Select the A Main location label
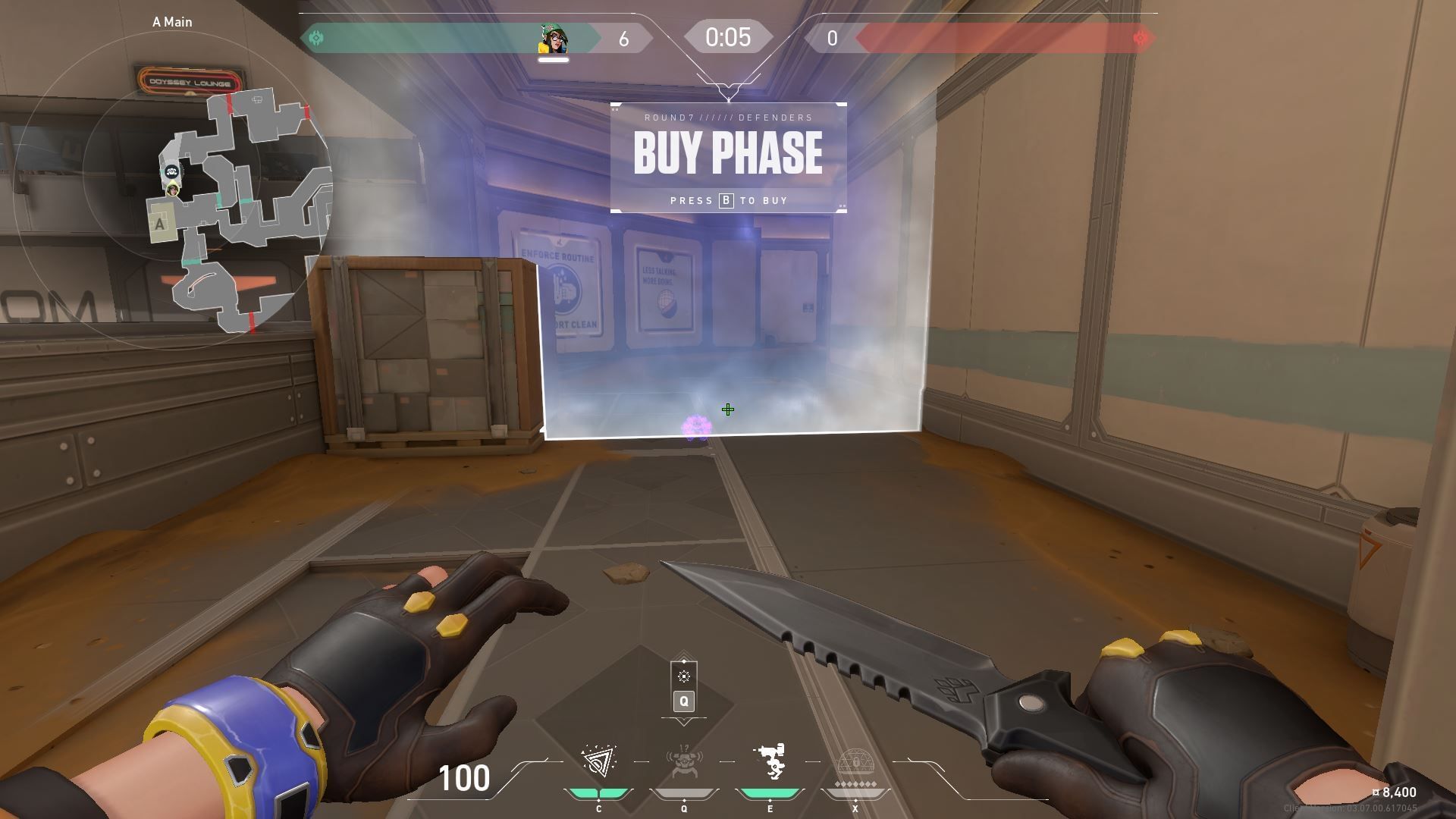The image size is (1456, 819). click(172, 22)
